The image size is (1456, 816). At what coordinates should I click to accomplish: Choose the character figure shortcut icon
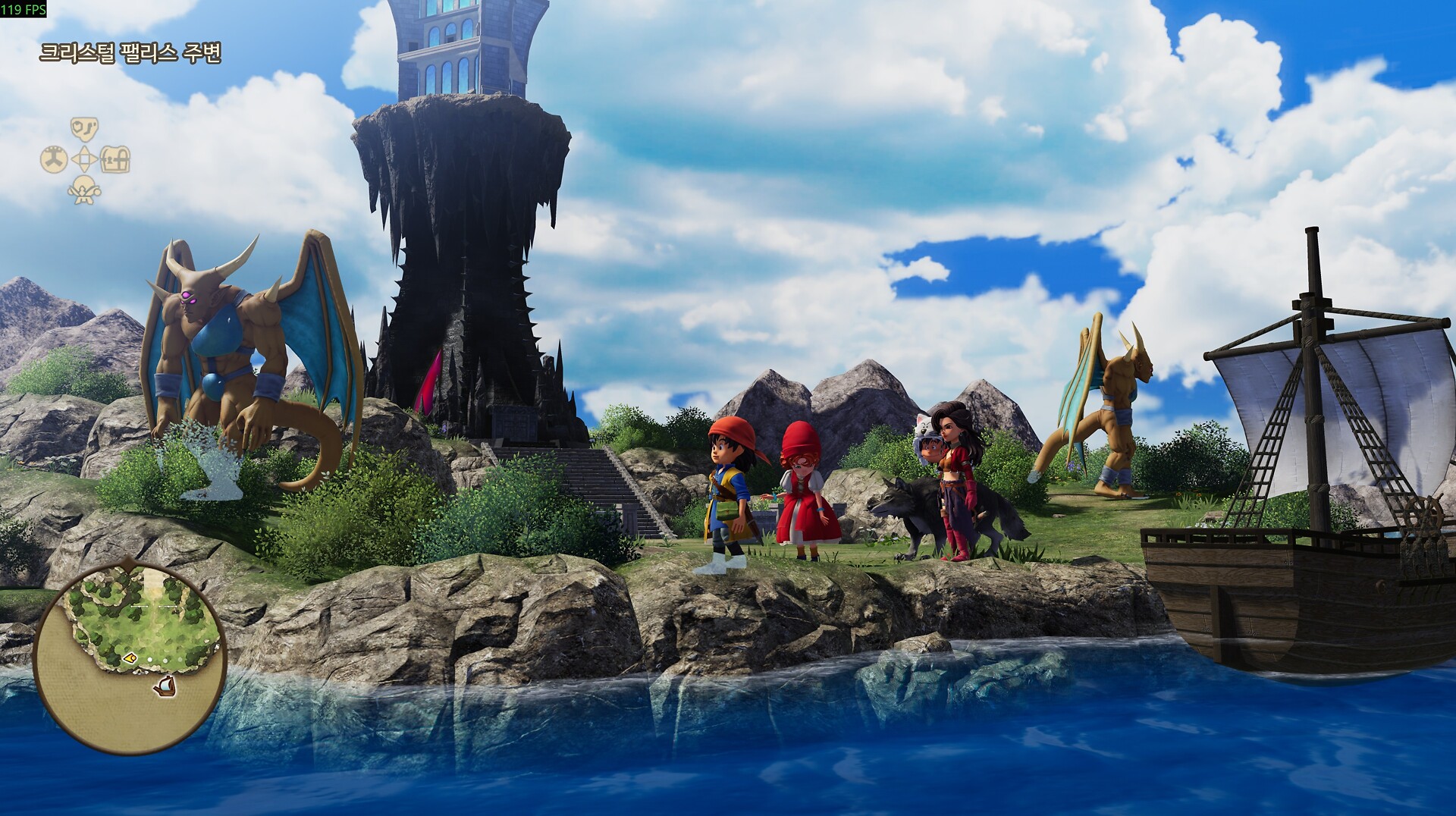(84, 190)
